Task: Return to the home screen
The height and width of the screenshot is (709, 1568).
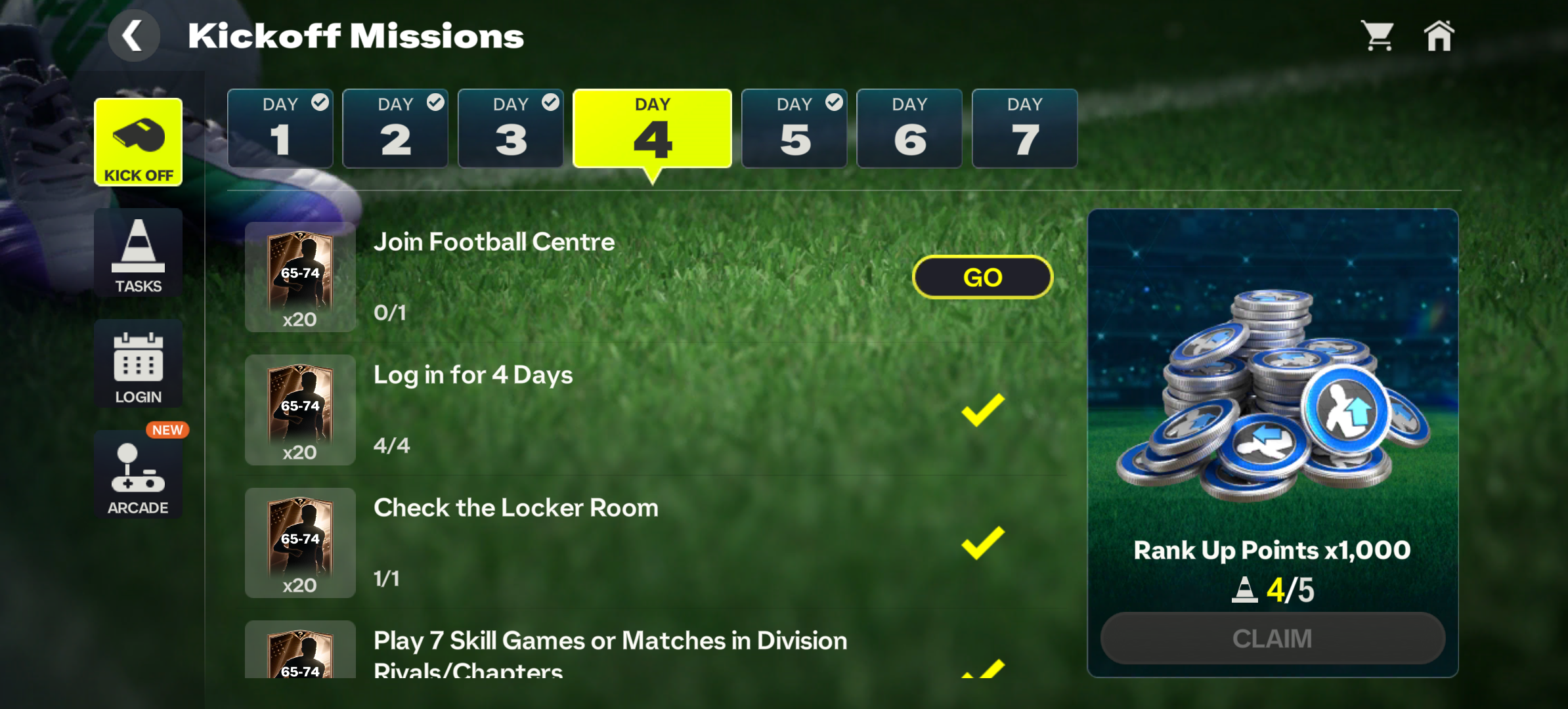Action: (1439, 36)
